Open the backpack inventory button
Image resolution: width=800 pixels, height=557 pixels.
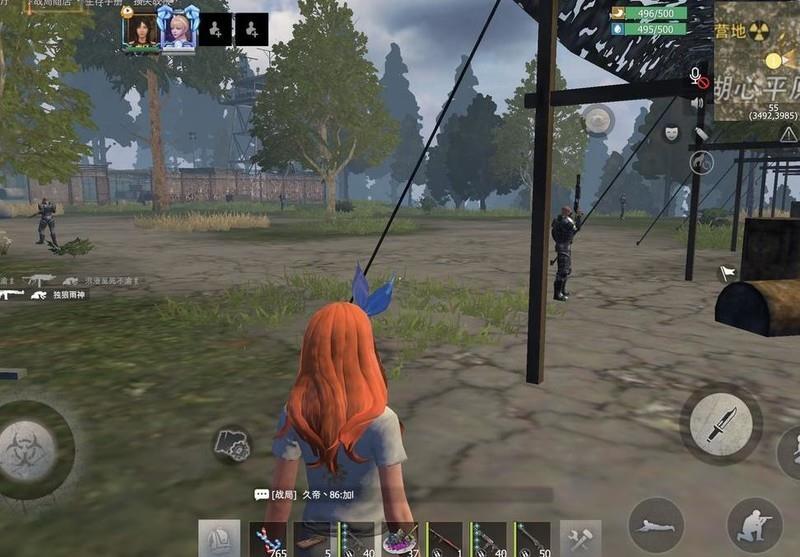(x=218, y=539)
